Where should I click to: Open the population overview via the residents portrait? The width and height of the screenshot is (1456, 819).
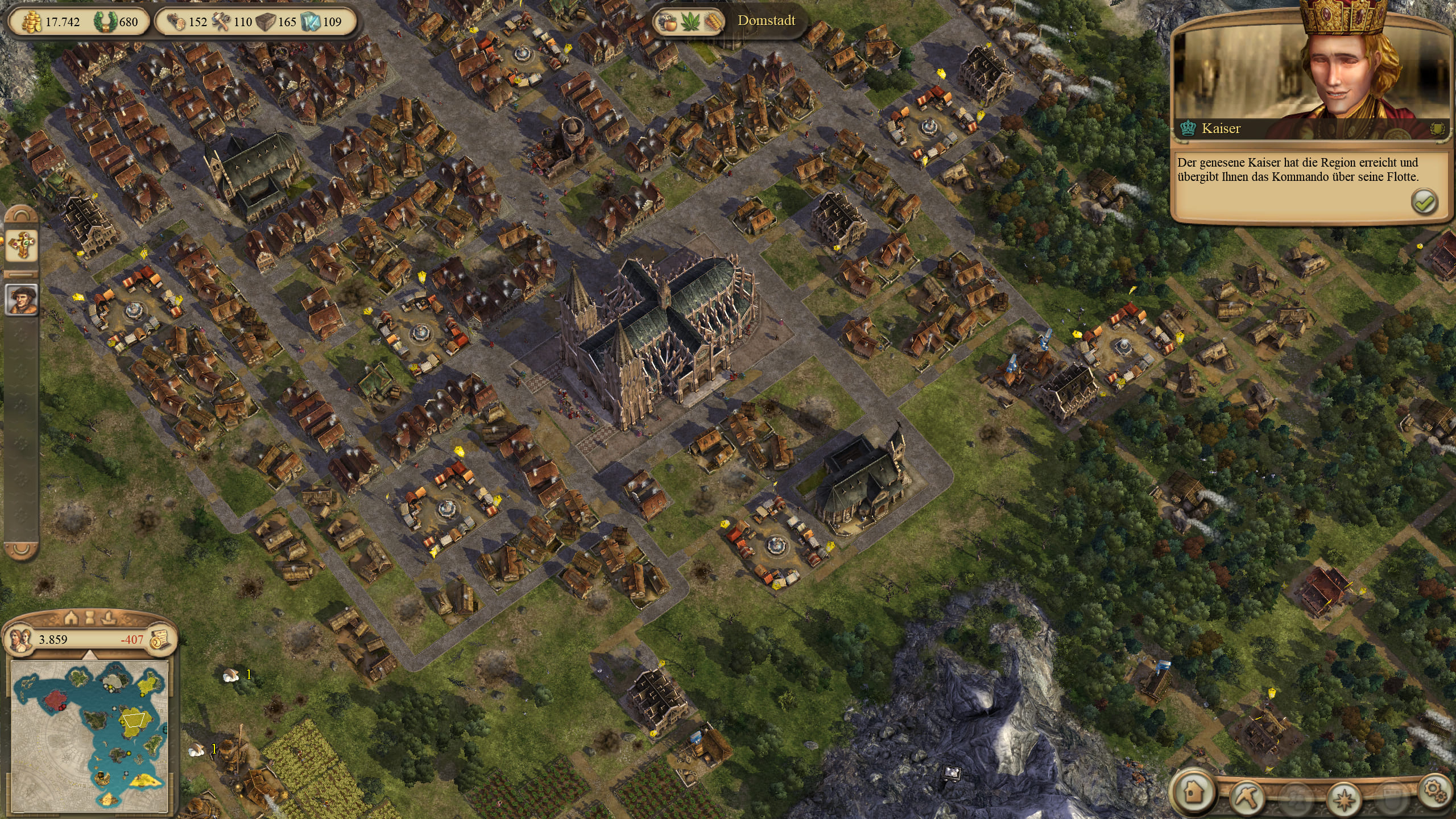[x=22, y=639]
